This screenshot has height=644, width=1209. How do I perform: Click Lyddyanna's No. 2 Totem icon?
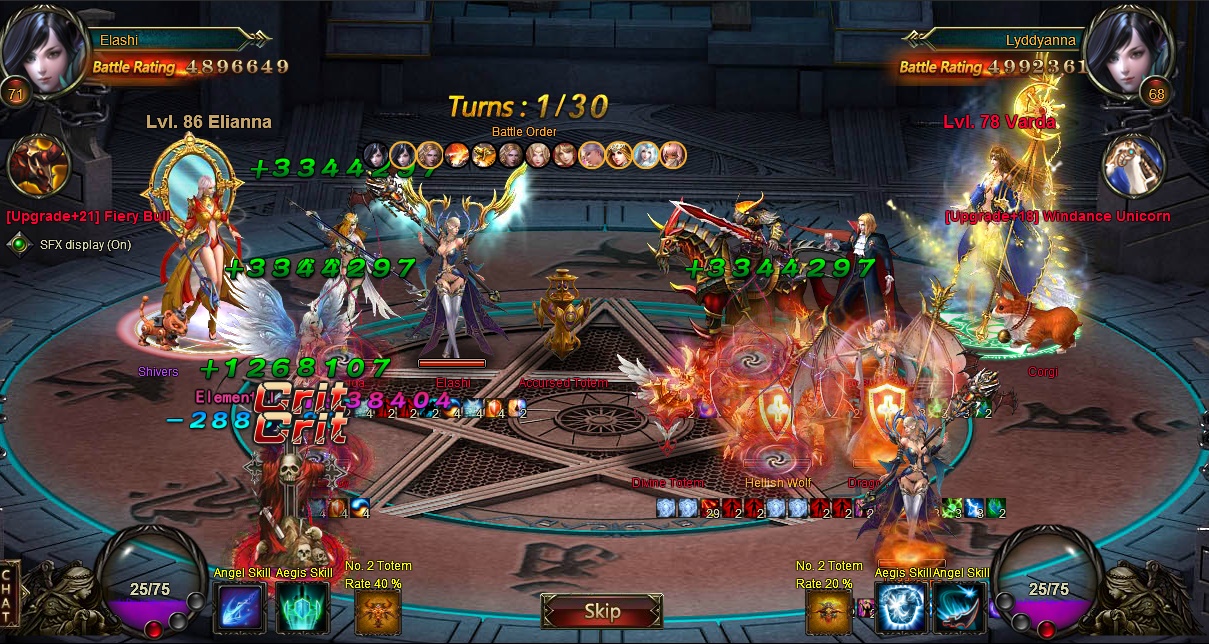pyautogui.click(x=829, y=611)
